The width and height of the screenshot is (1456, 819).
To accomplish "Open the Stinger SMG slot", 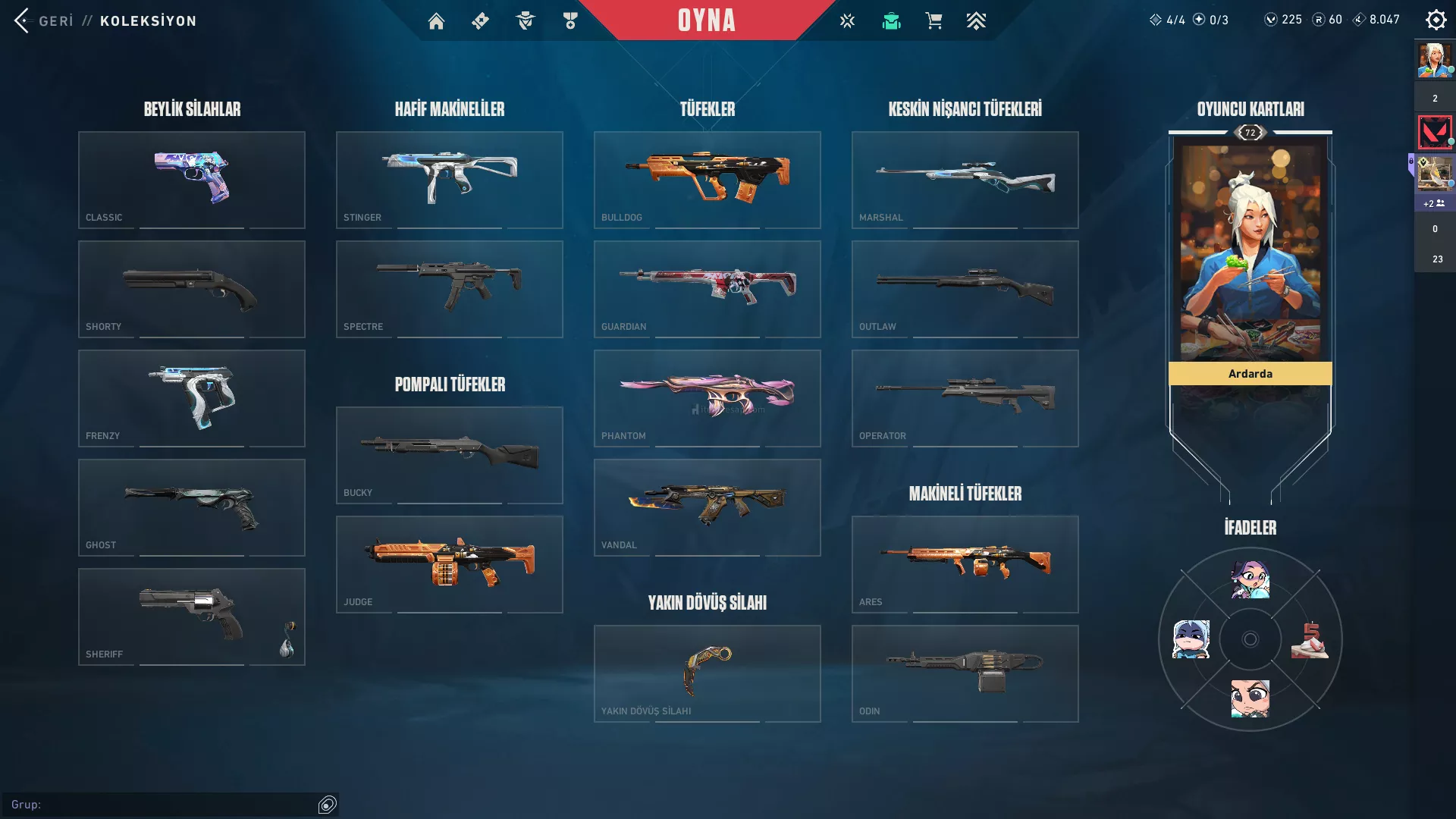I will 450,180.
